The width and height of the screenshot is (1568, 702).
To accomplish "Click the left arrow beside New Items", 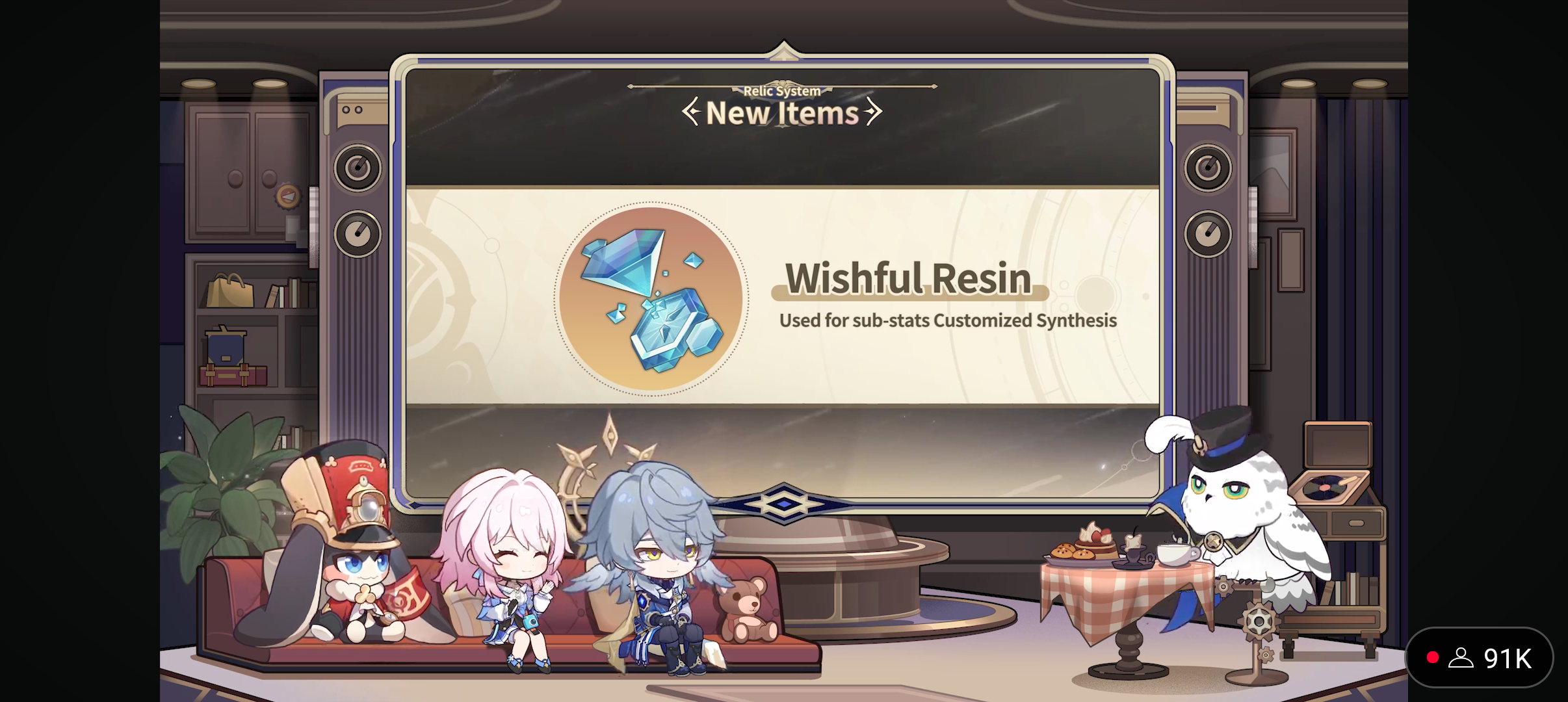I will tap(692, 112).
